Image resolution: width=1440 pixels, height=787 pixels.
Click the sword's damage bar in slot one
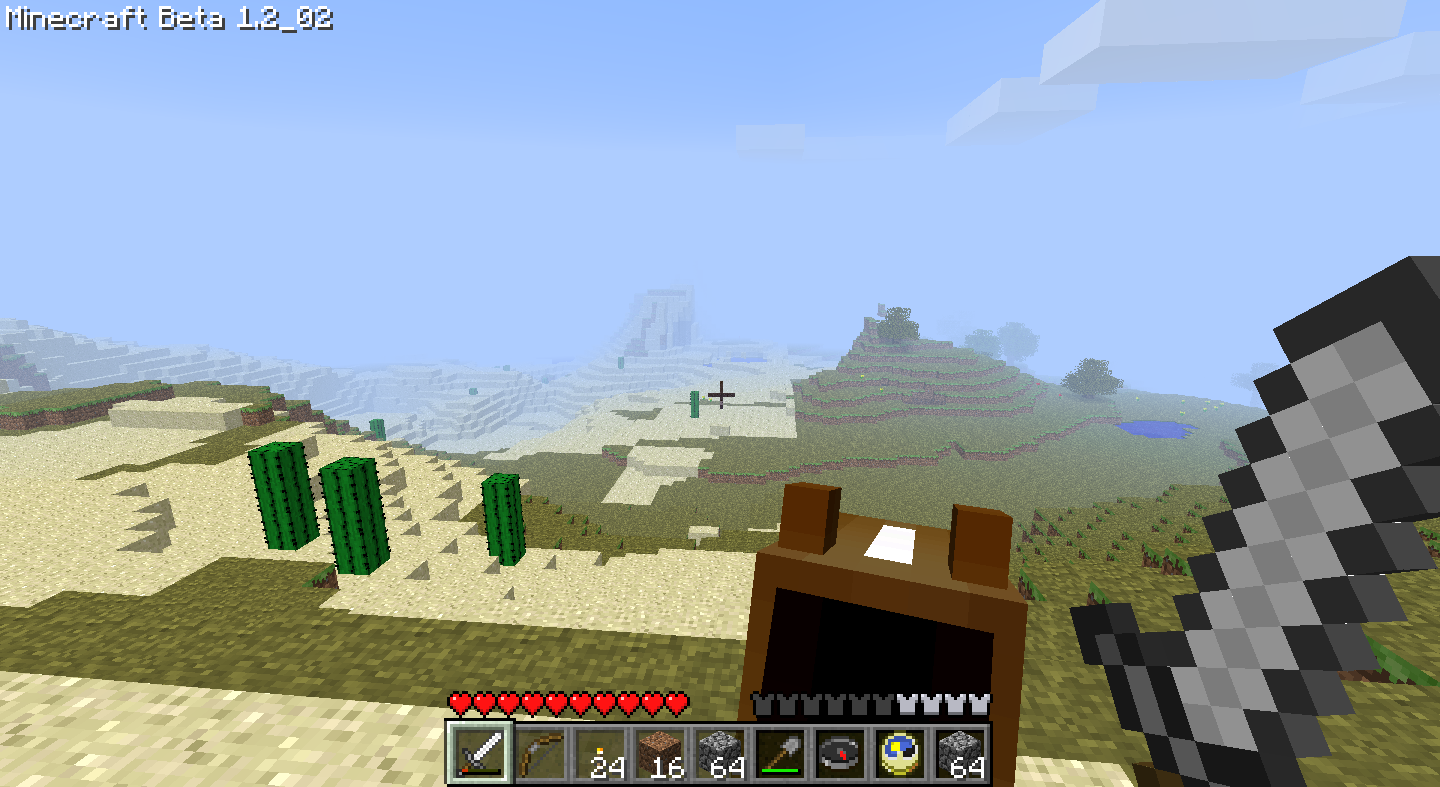tap(481, 770)
